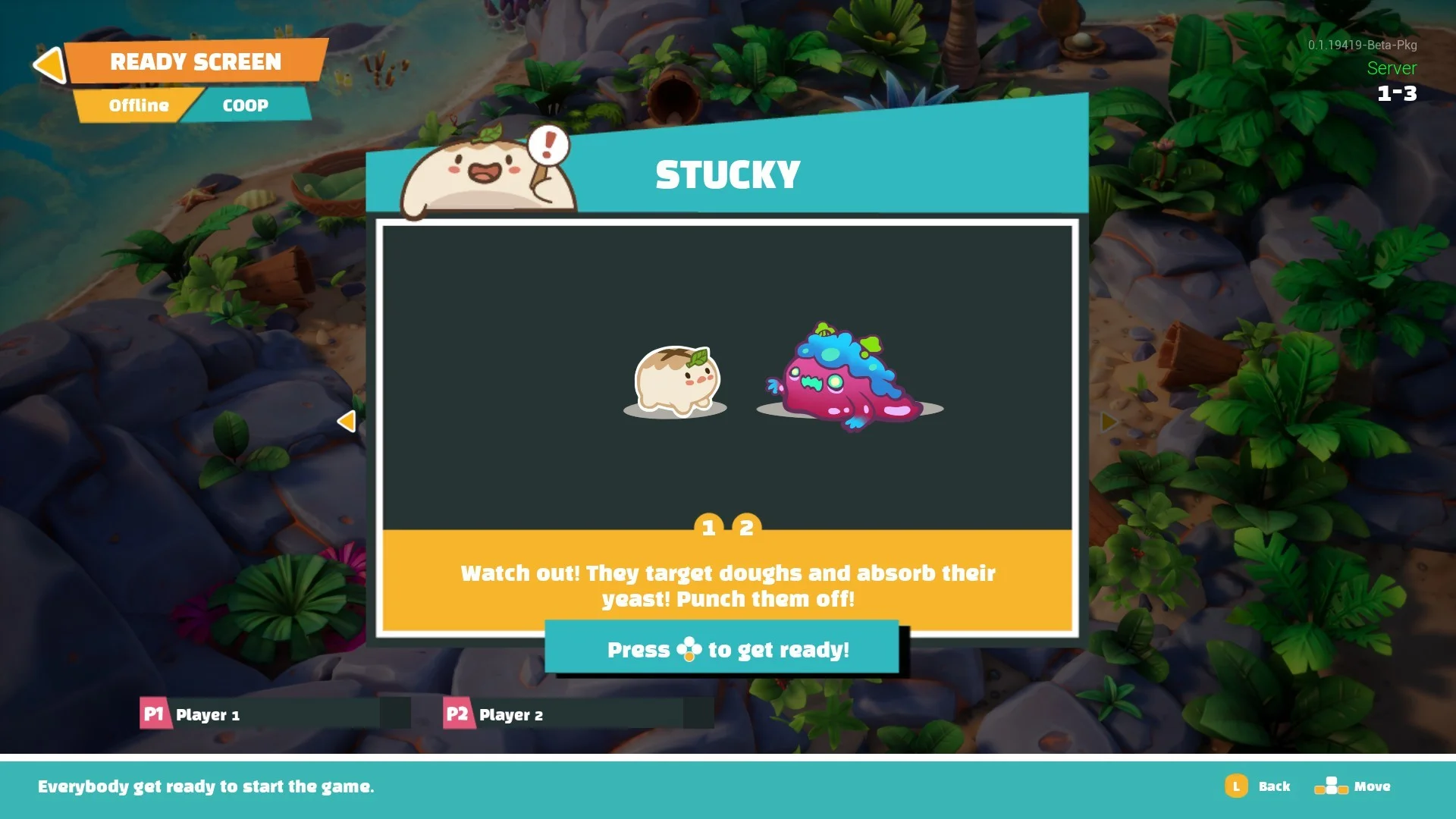Advance to the next tip arrow
Screen dimensions: 1456x819
pos(1109,421)
